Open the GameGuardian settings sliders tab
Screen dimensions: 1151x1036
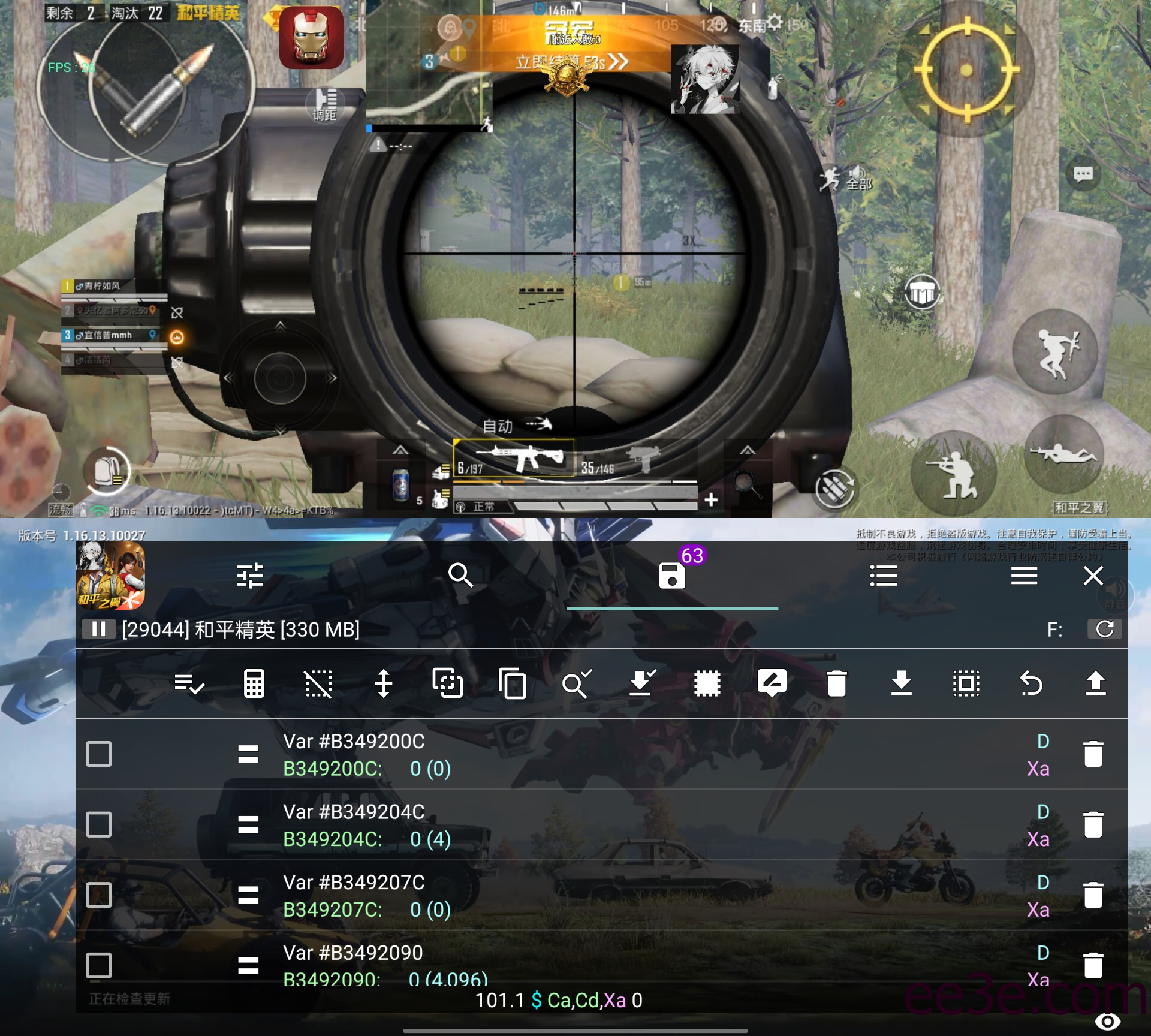(250, 576)
